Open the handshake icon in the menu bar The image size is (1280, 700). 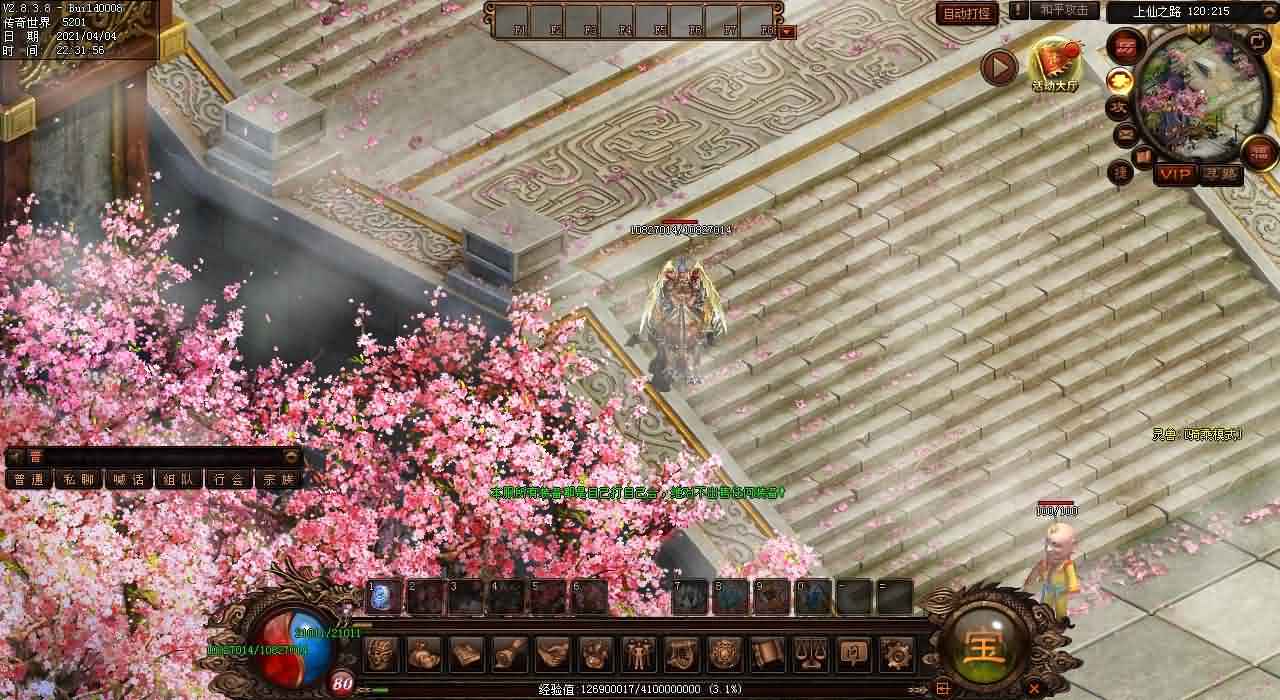[x=552, y=654]
